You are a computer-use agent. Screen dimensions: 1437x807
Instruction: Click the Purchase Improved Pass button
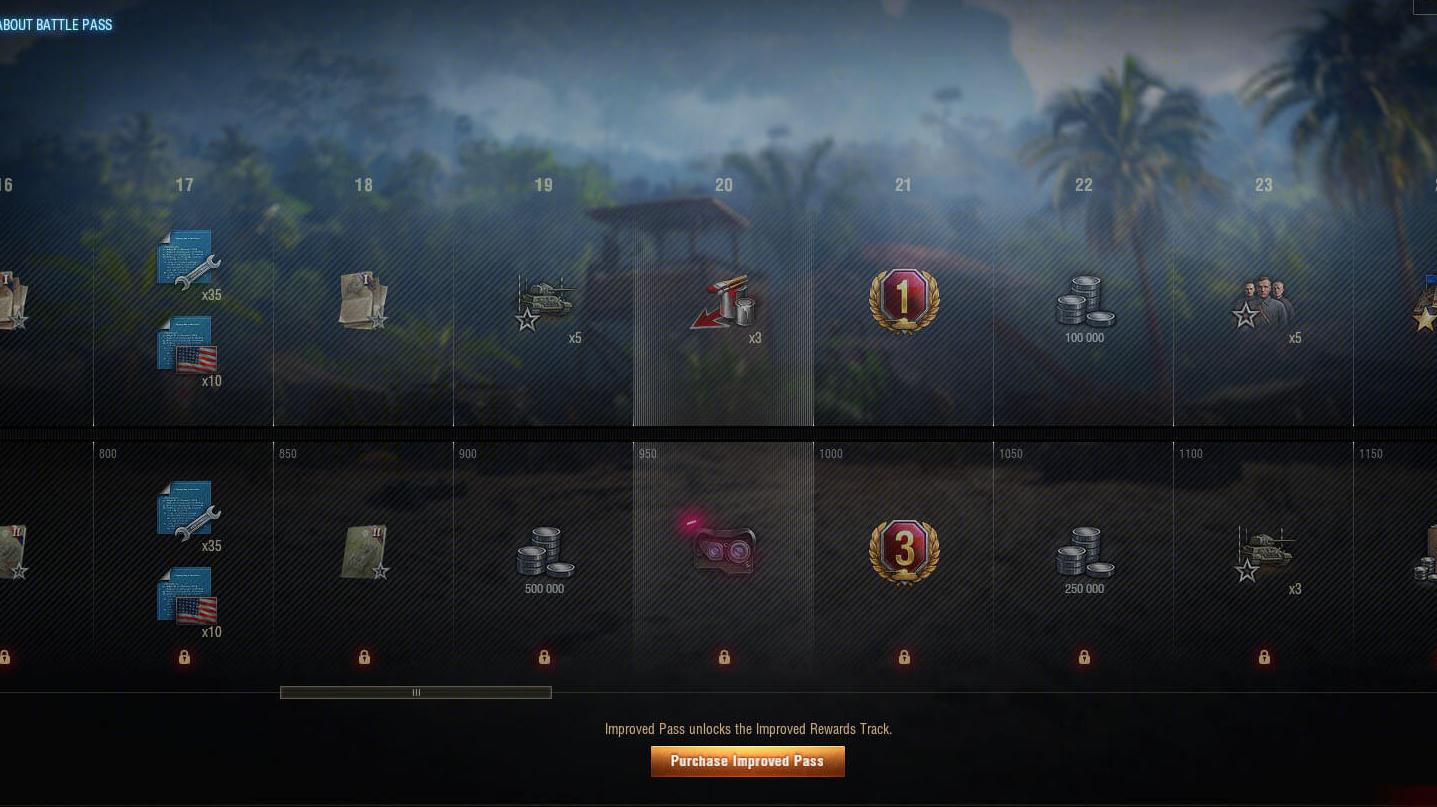click(747, 761)
